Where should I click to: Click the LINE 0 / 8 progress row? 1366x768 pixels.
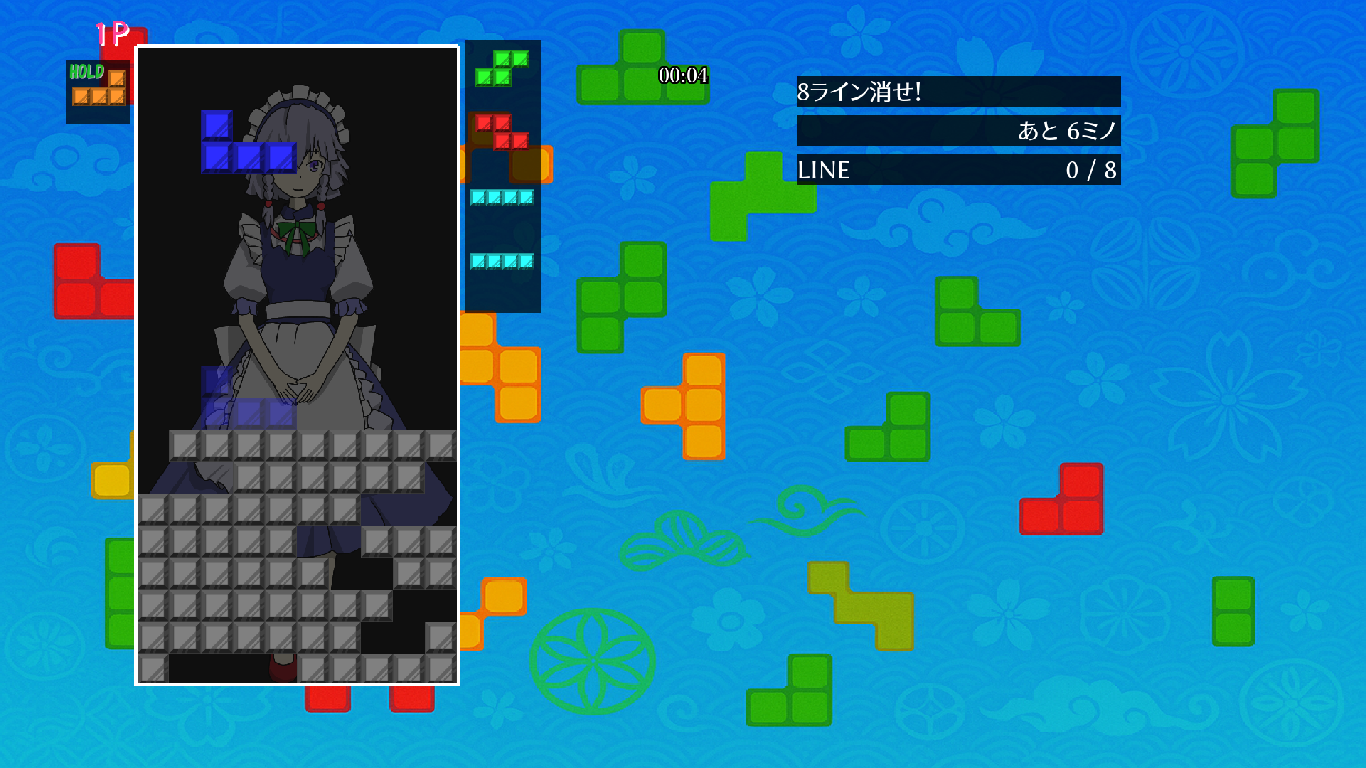[x=957, y=170]
